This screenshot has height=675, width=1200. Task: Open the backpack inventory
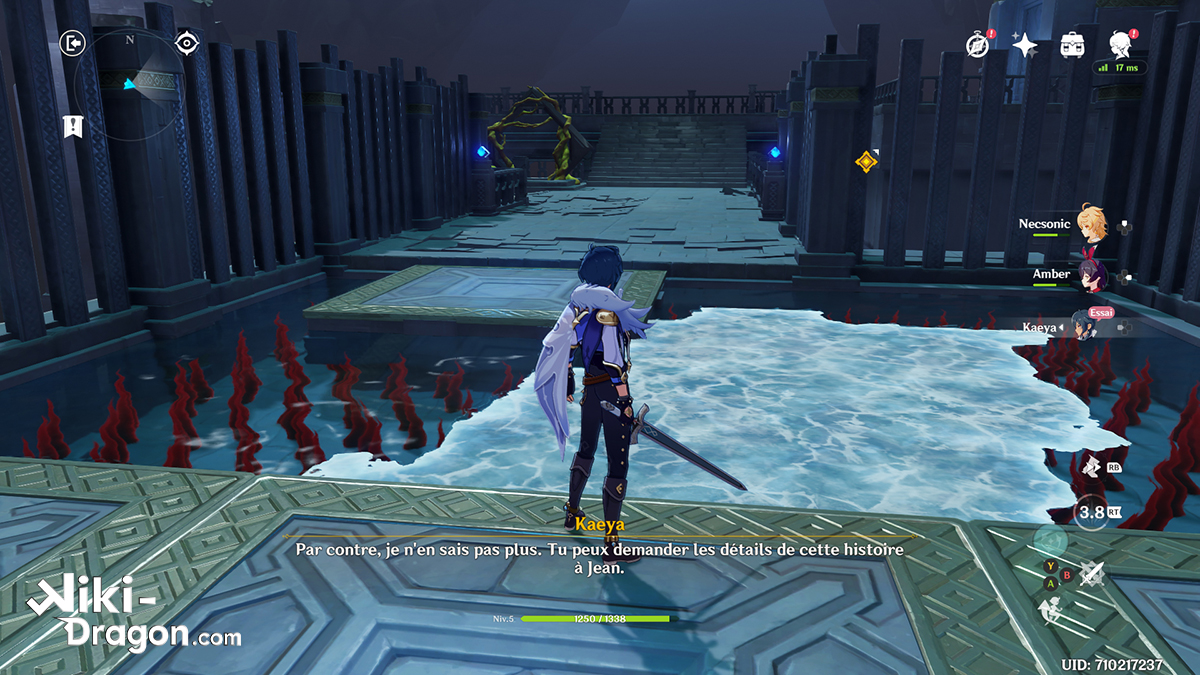[x=1073, y=44]
